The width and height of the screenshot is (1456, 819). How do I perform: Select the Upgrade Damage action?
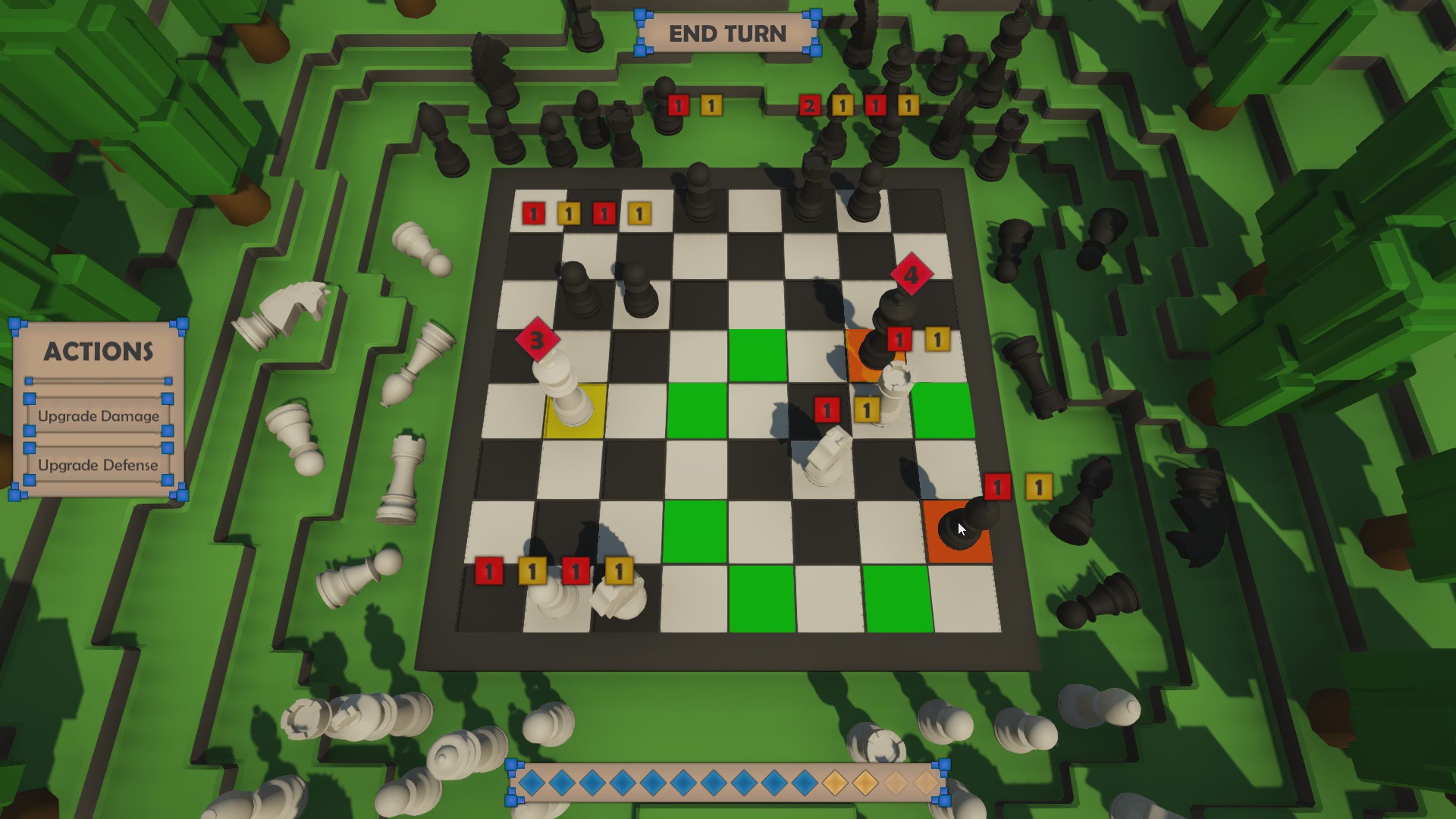[97, 416]
